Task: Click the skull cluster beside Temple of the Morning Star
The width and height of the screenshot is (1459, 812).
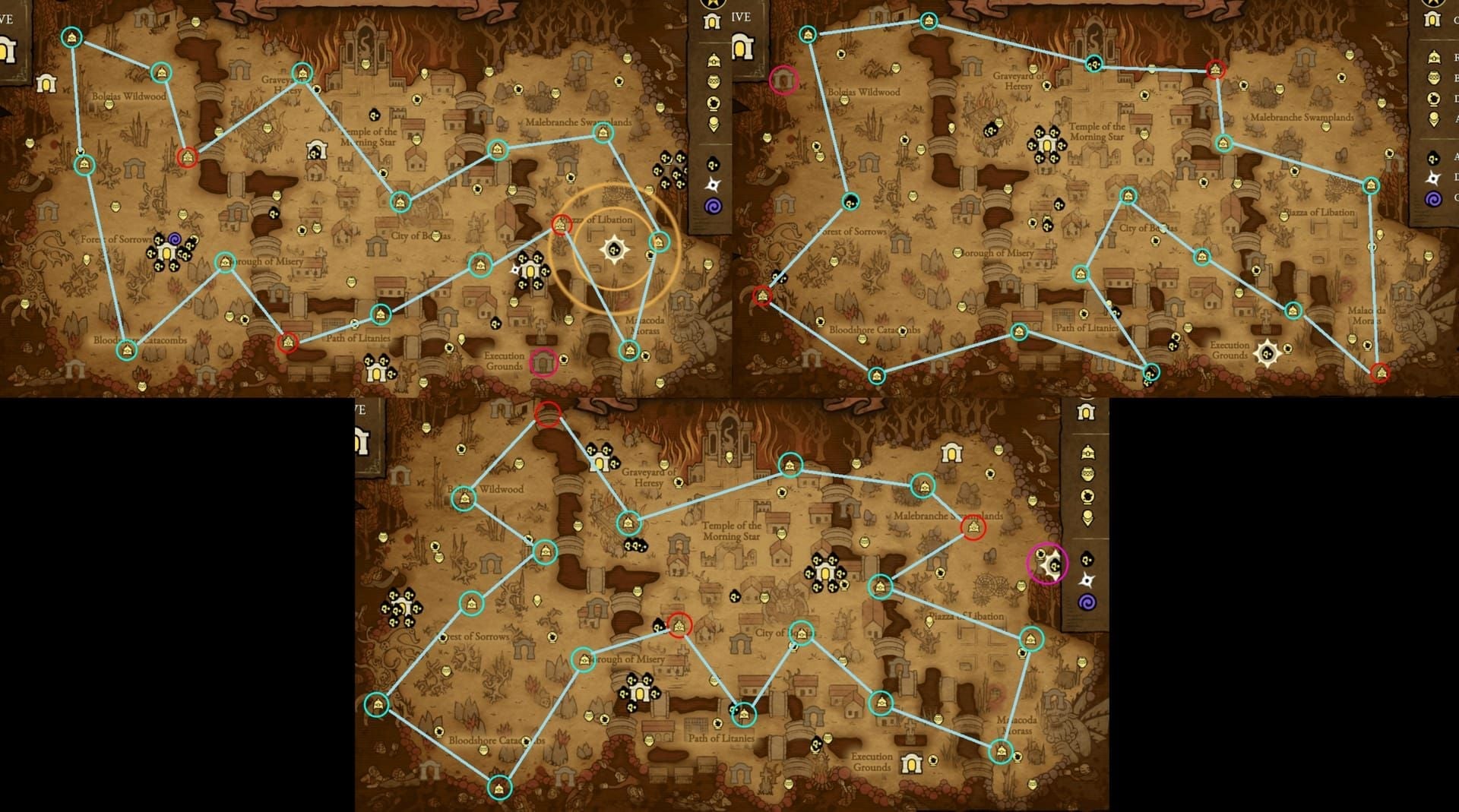Action: coord(1046,144)
